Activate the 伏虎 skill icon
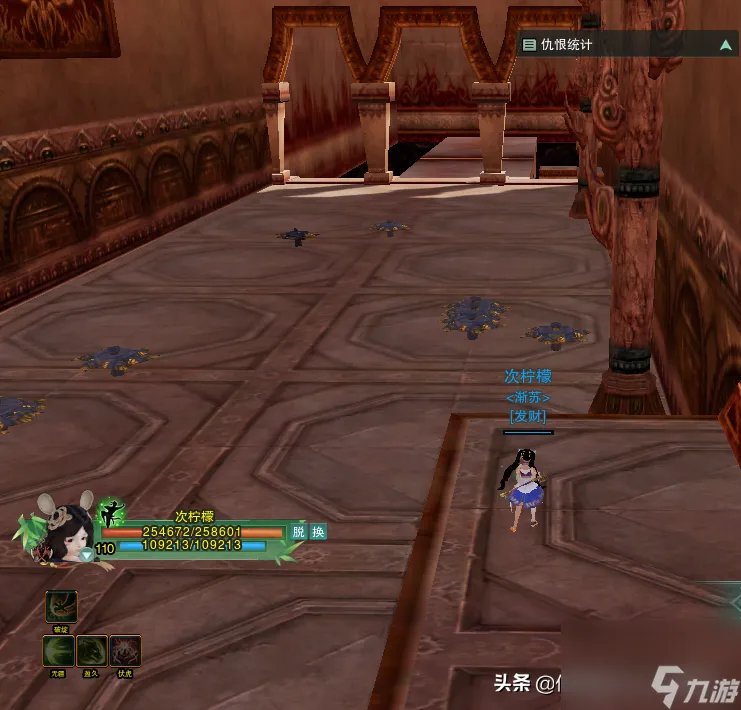741x710 pixels. pyautogui.click(x=125, y=651)
